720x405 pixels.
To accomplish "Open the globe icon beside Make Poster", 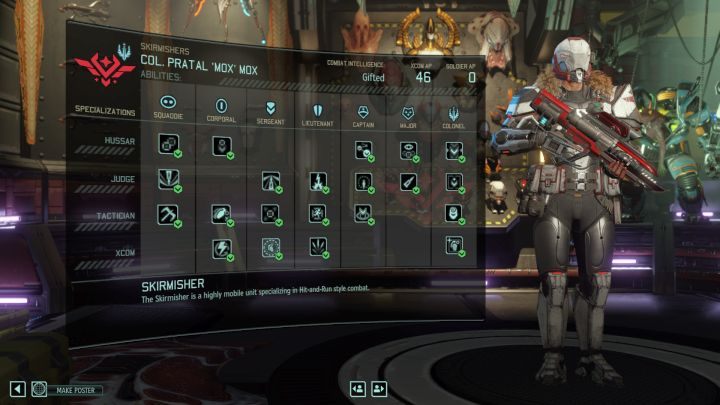I will pos(39,389).
